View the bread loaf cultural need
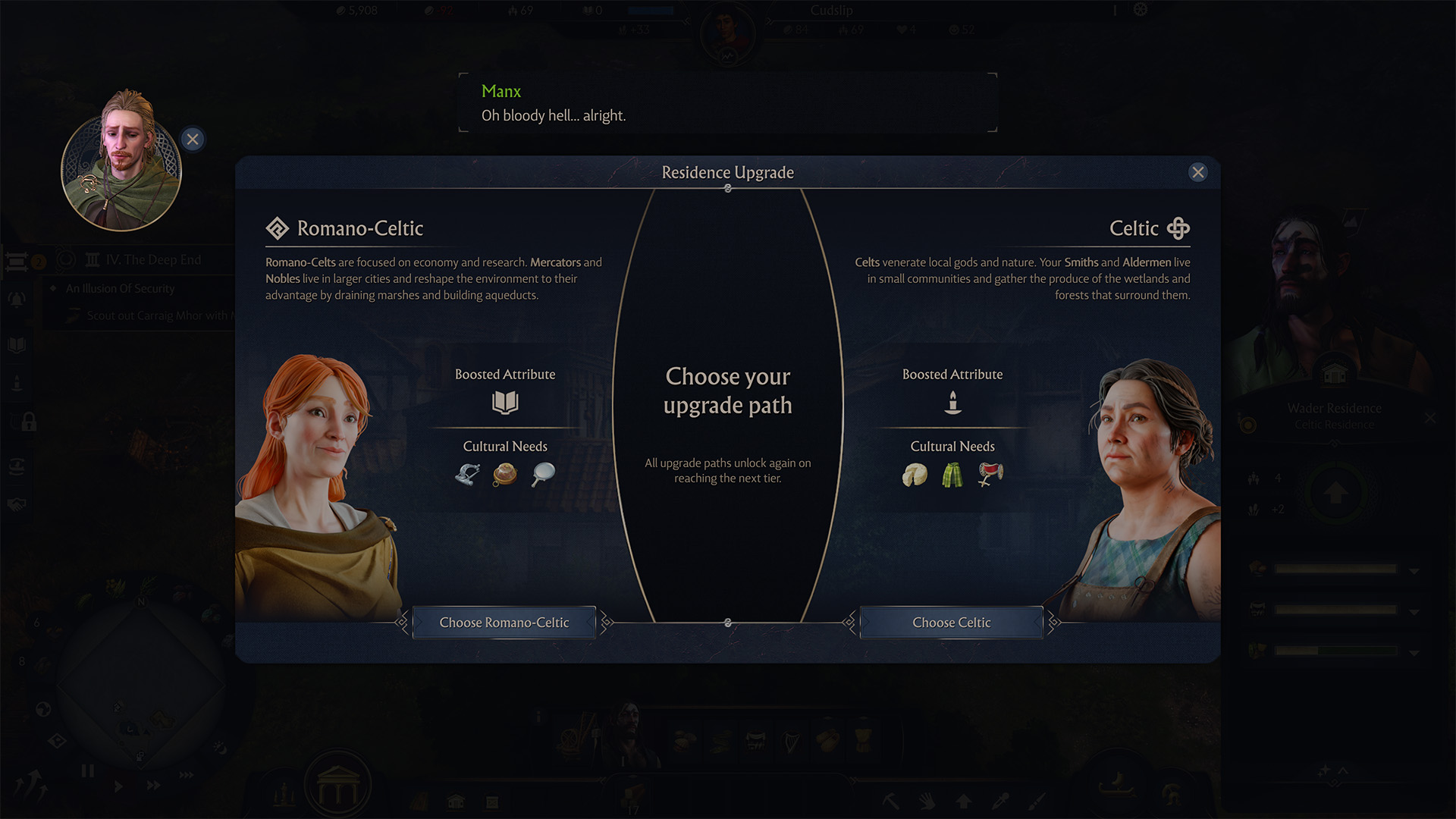 tap(505, 475)
